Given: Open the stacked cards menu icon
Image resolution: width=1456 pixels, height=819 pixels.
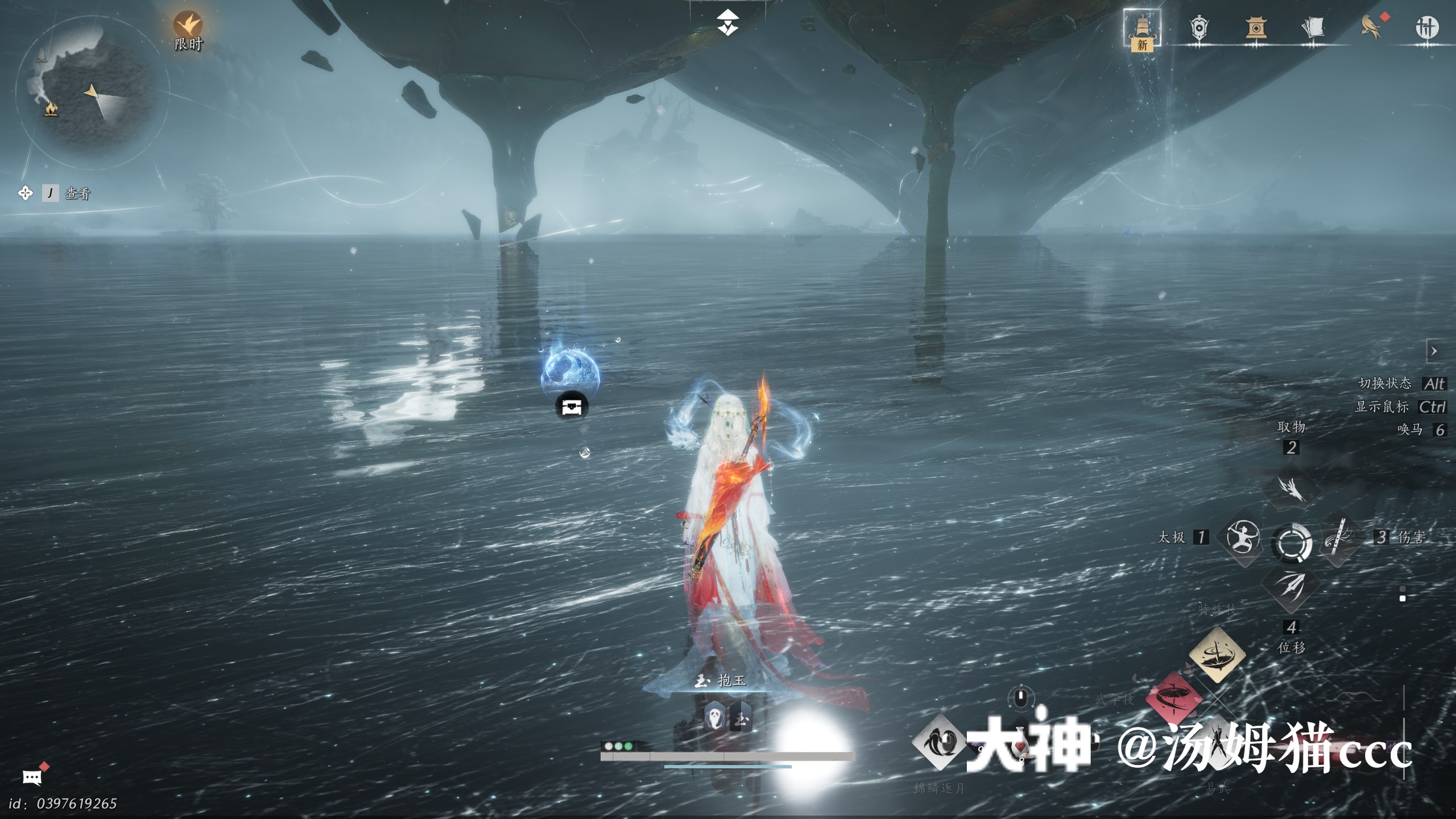Looking at the screenshot, I should point(1313,28).
